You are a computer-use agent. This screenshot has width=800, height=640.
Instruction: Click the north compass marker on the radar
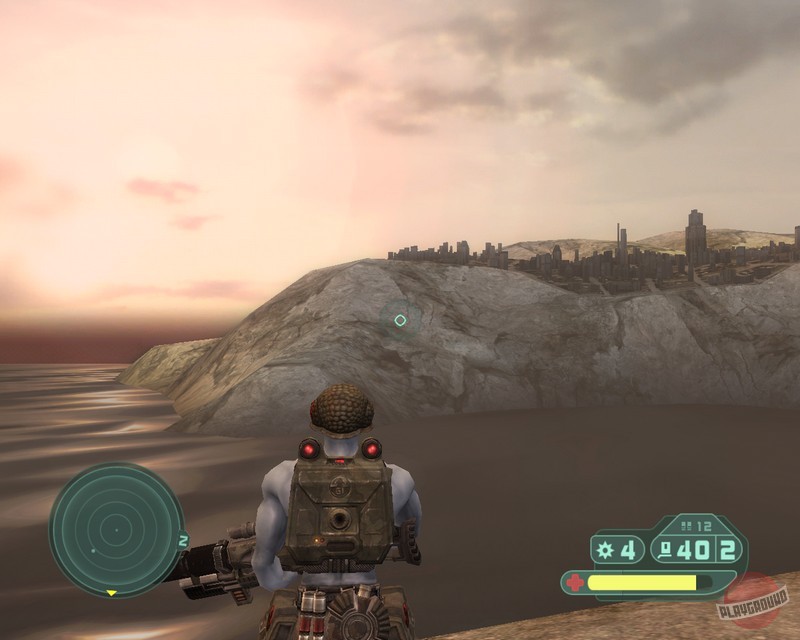(183, 540)
